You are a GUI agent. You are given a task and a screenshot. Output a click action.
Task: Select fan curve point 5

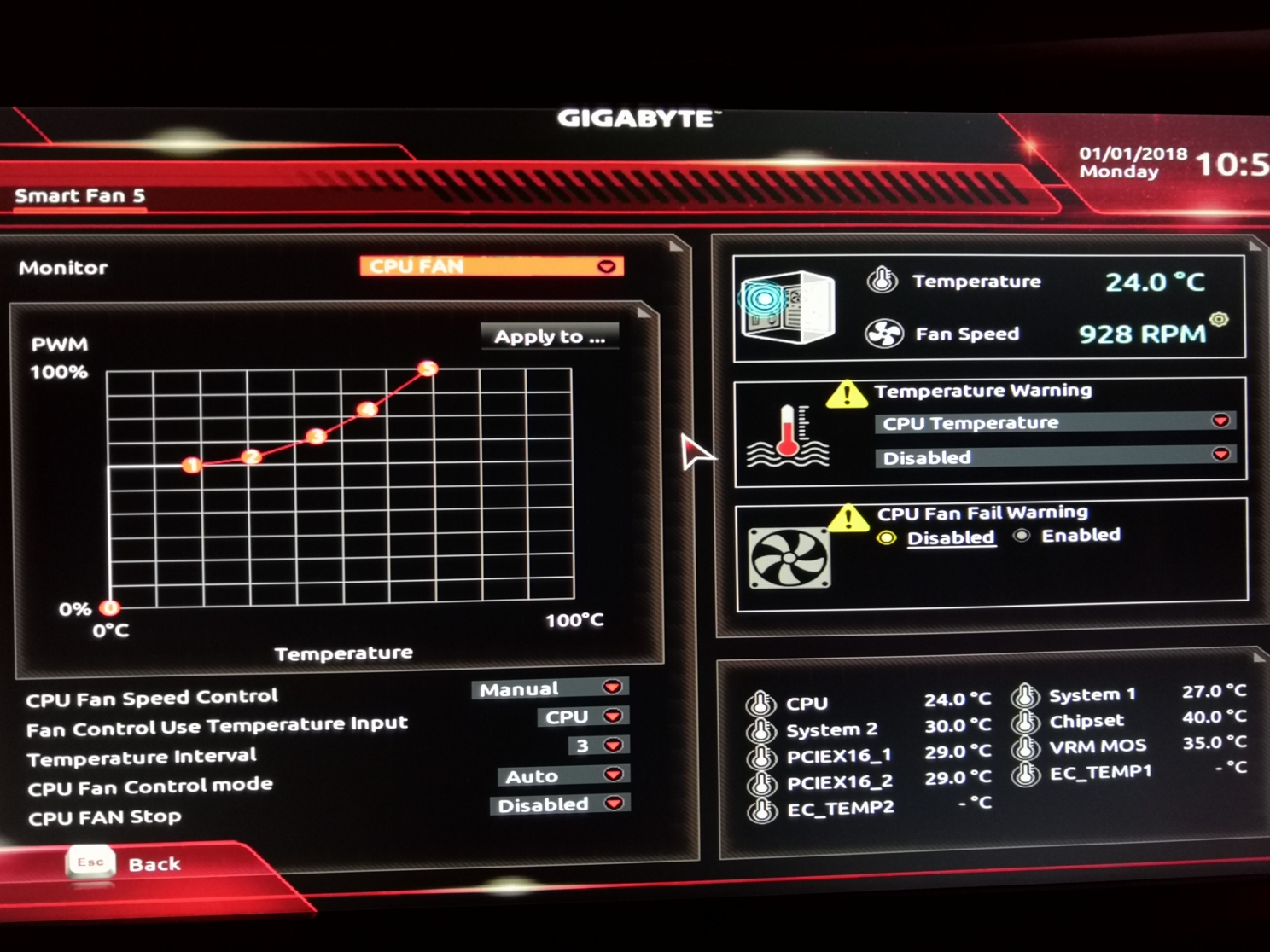pyautogui.click(x=428, y=369)
